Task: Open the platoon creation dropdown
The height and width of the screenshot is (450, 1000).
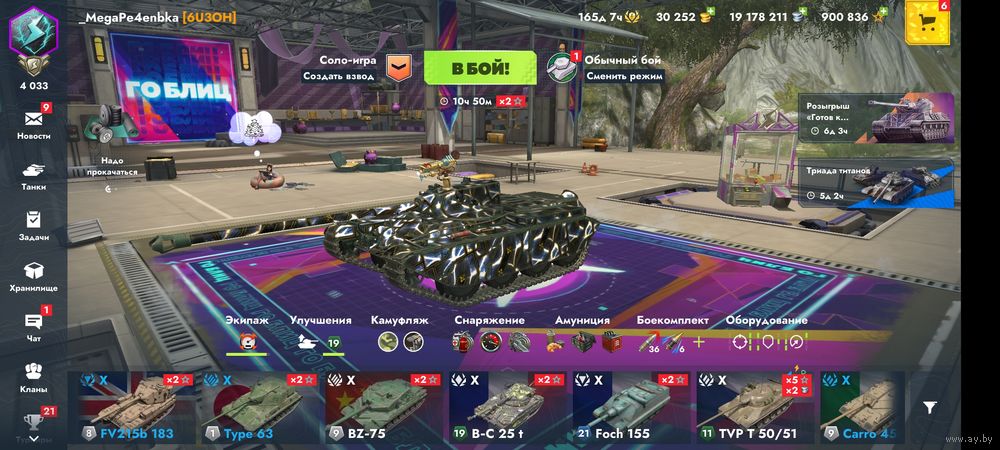Action: [x=398, y=68]
